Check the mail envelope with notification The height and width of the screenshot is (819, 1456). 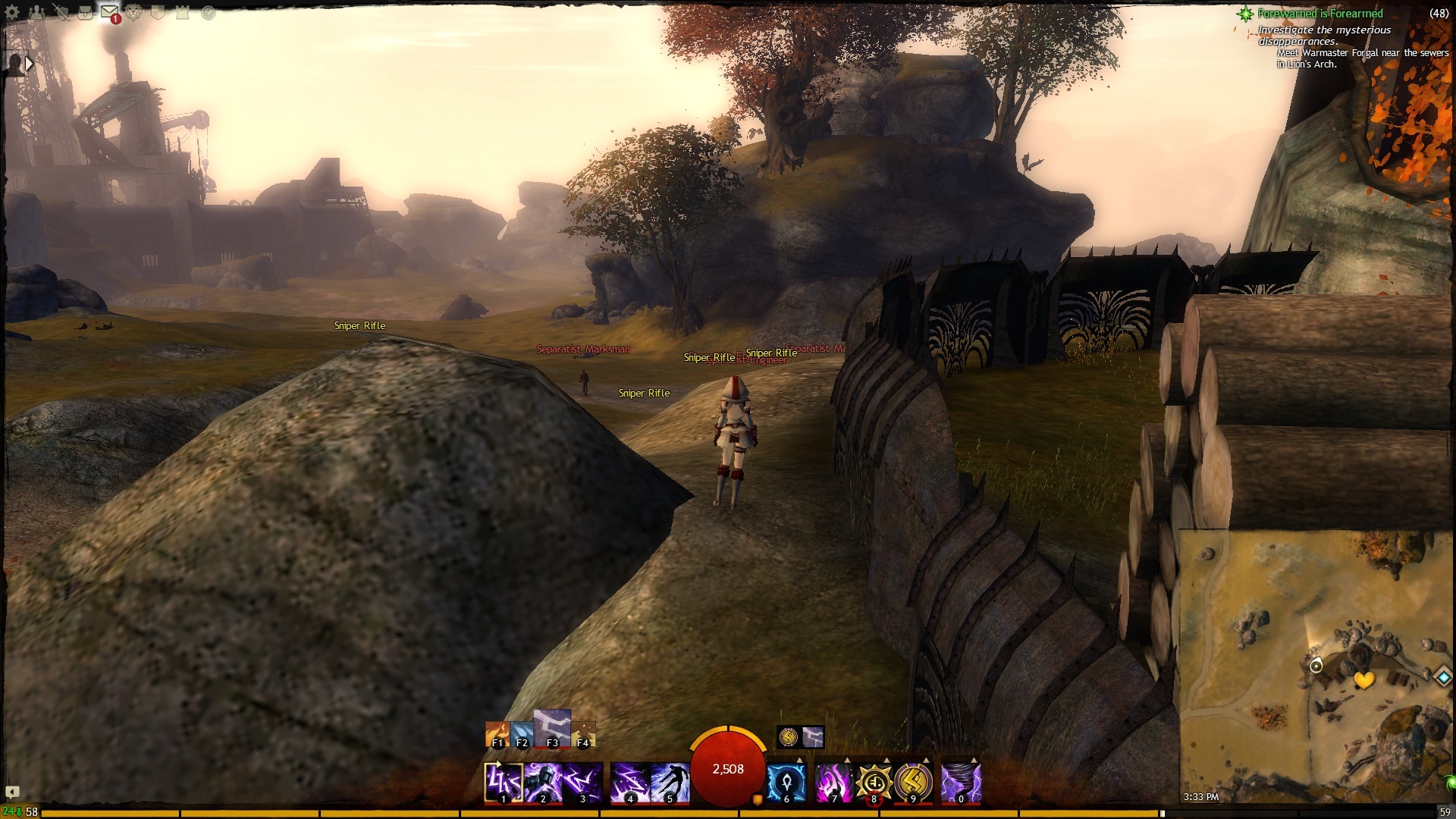(x=109, y=13)
